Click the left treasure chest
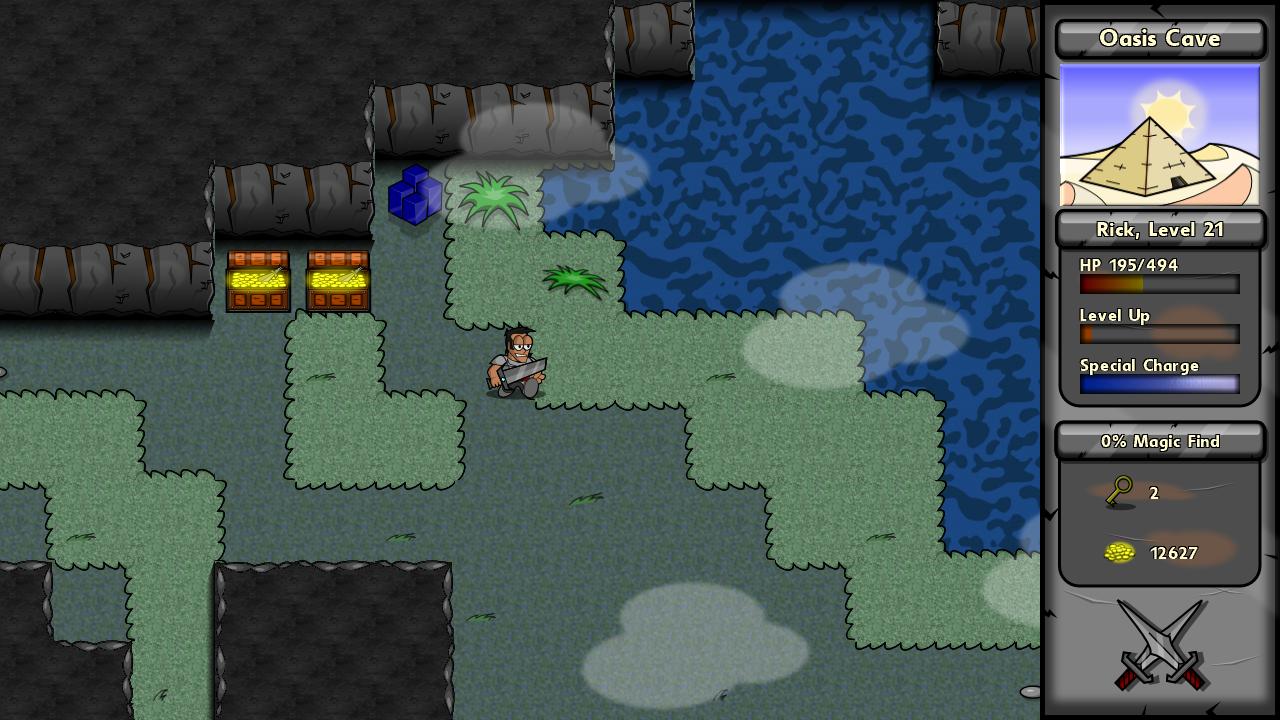The height and width of the screenshot is (720, 1280). tap(259, 280)
